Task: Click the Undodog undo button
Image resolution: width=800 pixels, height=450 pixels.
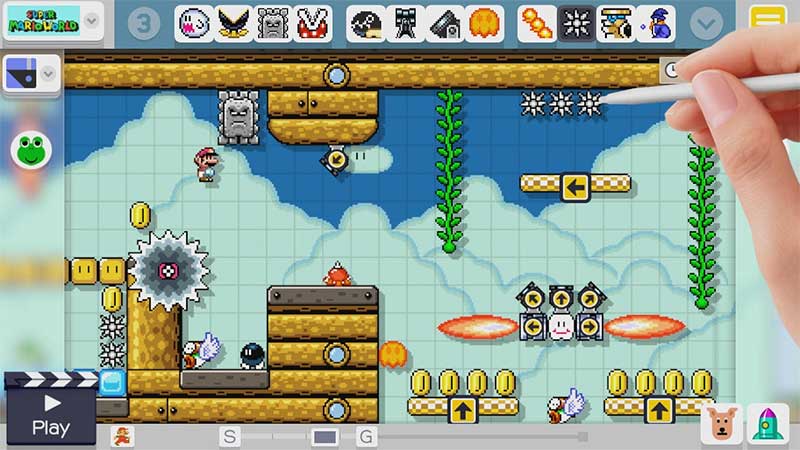Action: click(722, 424)
